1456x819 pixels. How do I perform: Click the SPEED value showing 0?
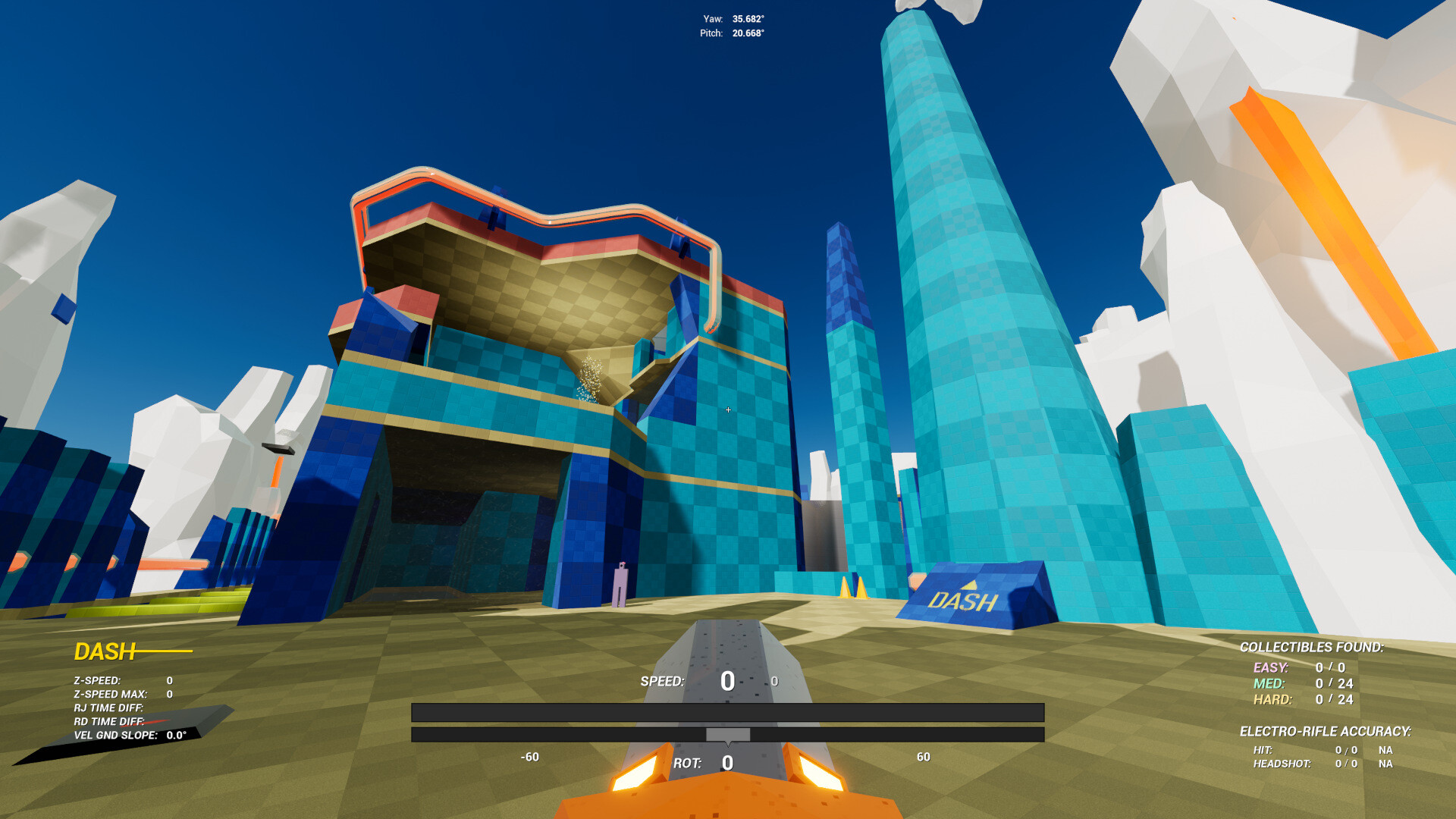(x=727, y=681)
